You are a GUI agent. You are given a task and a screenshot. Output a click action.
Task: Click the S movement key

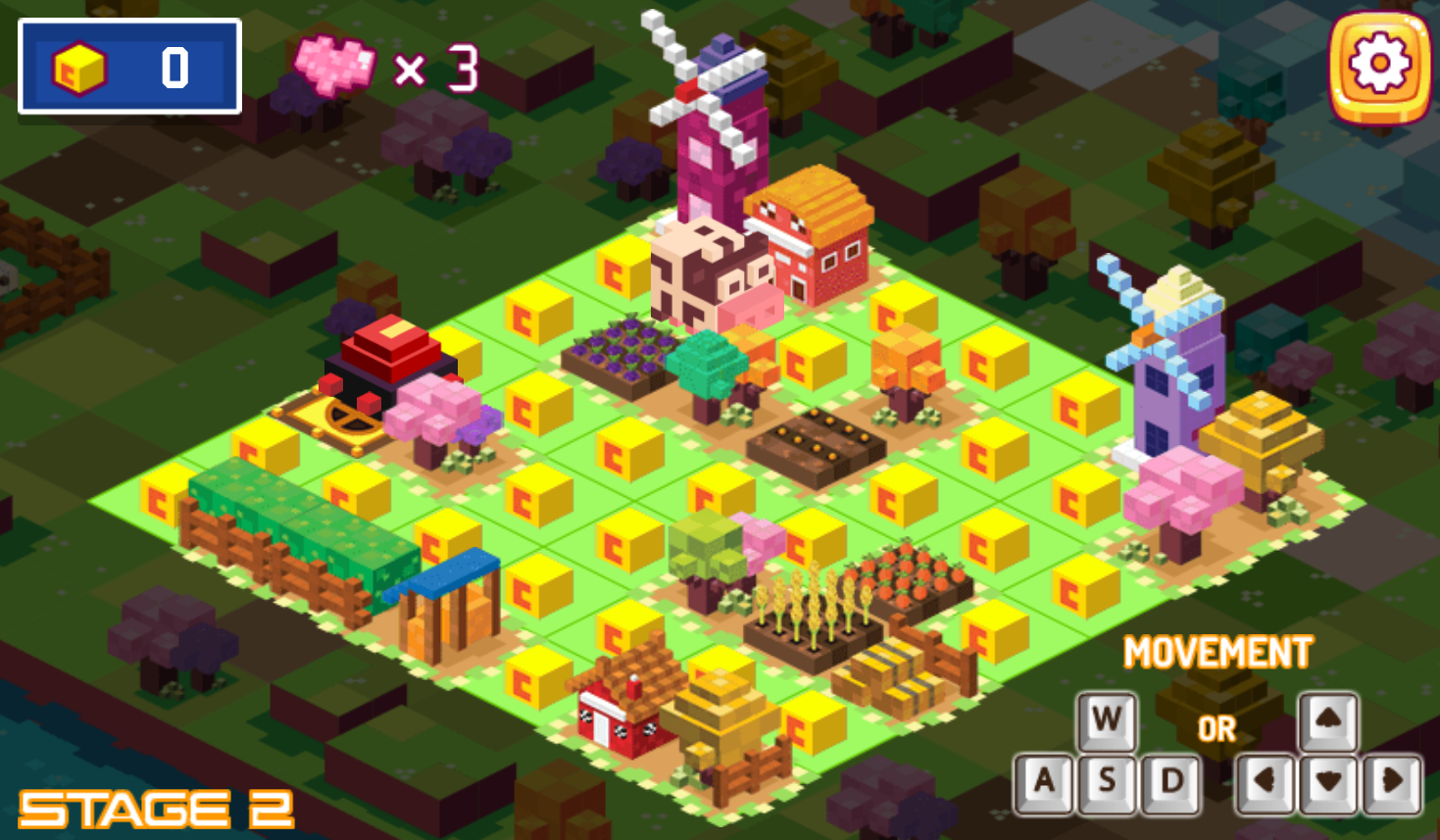1107,782
